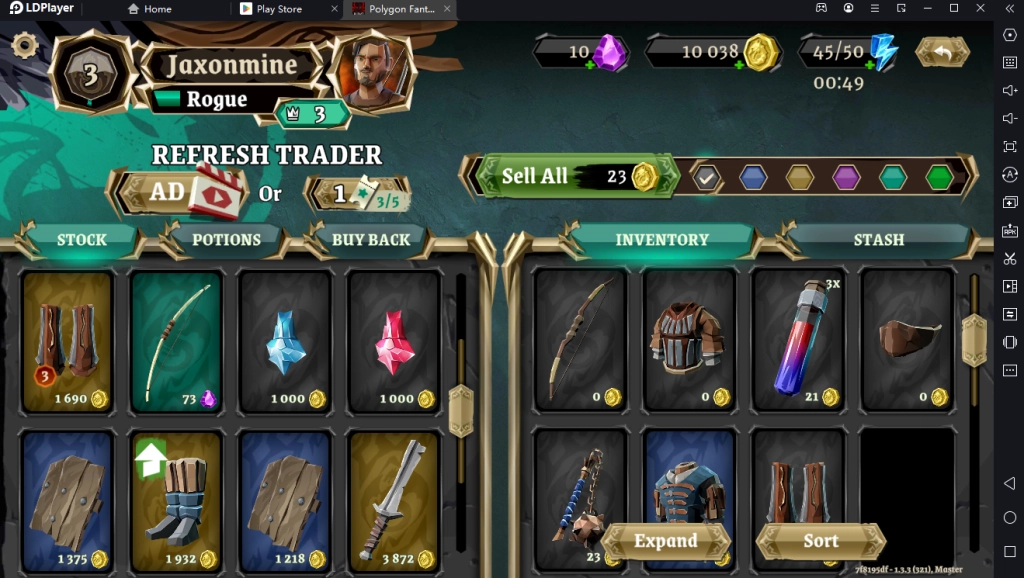Open the Buy Back tab

(371, 240)
